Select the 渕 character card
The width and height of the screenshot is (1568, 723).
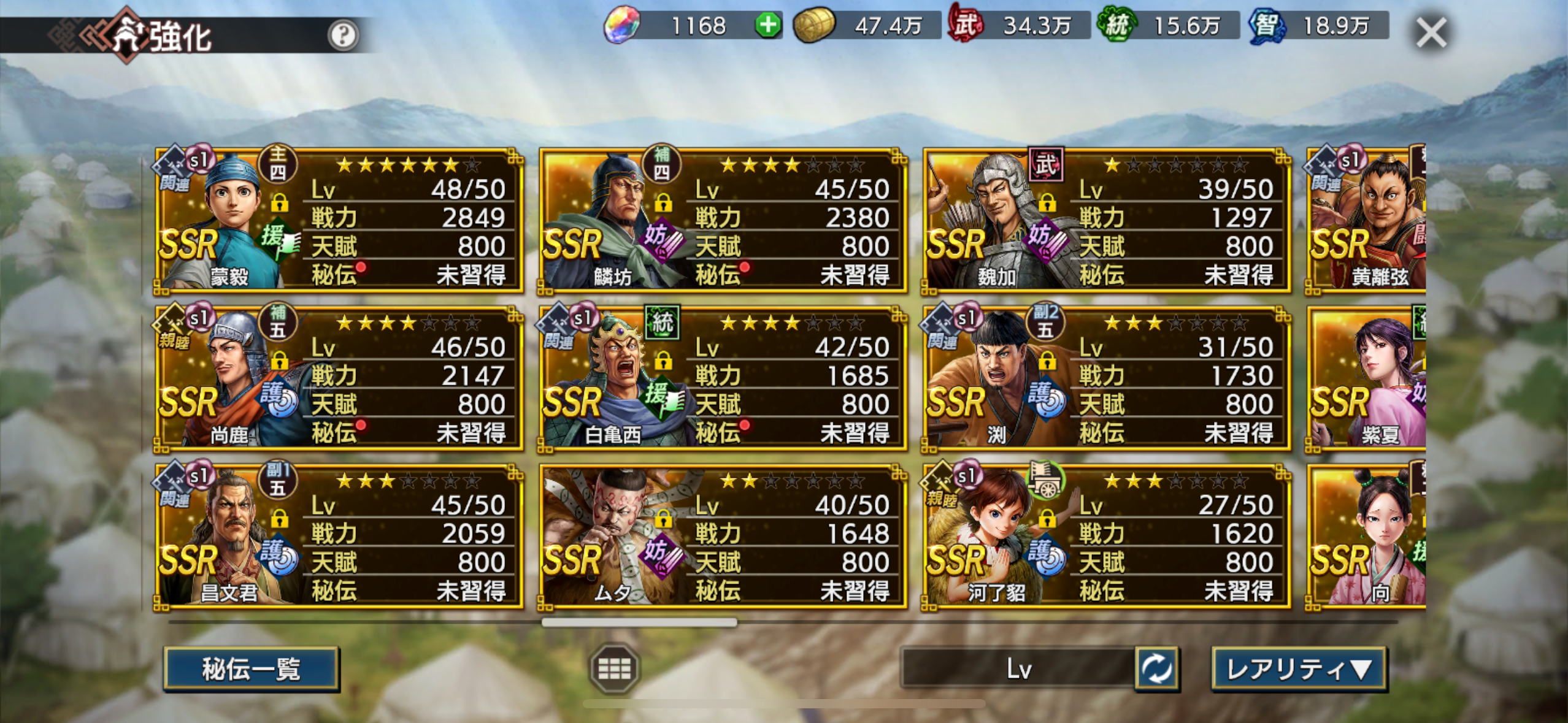click(1107, 378)
